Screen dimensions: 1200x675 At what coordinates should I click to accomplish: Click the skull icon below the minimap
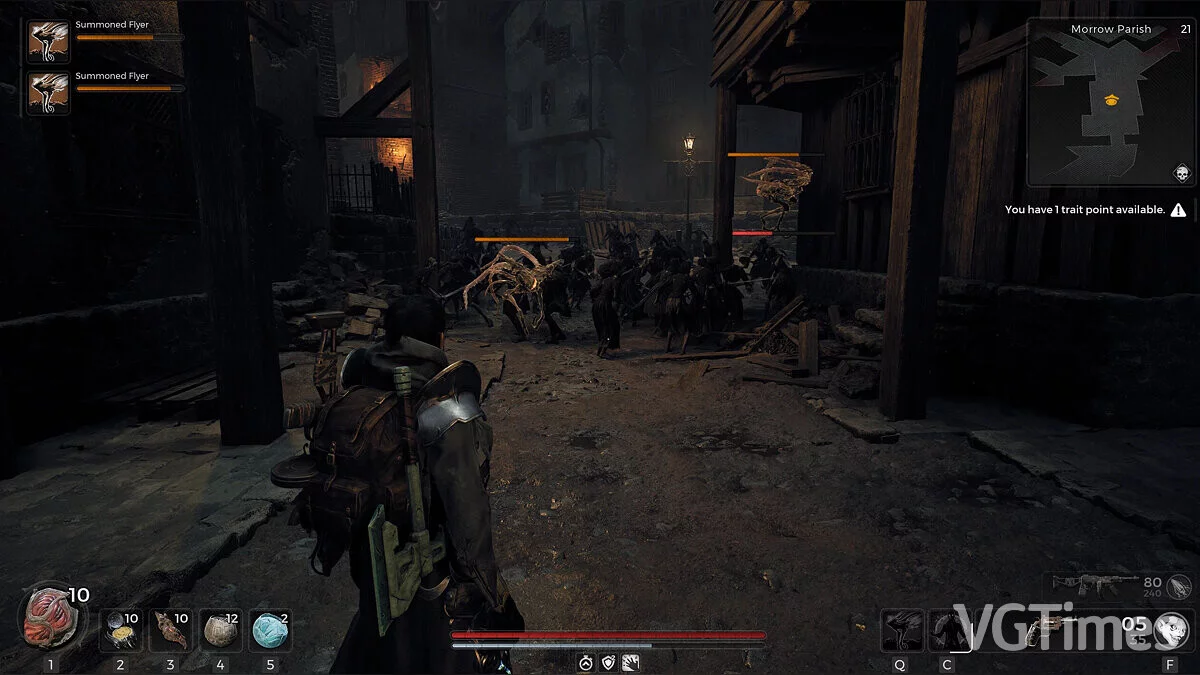click(1182, 173)
